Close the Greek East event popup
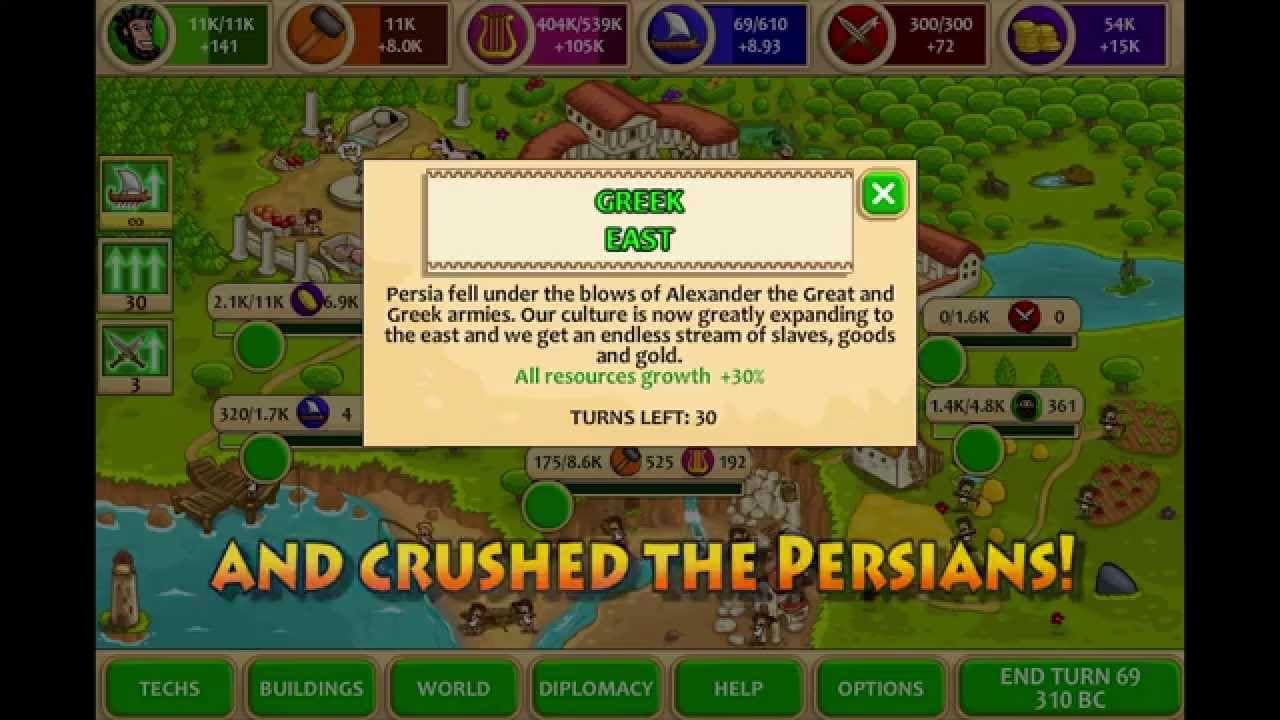Image resolution: width=1280 pixels, height=720 pixels. click(882, 195)
